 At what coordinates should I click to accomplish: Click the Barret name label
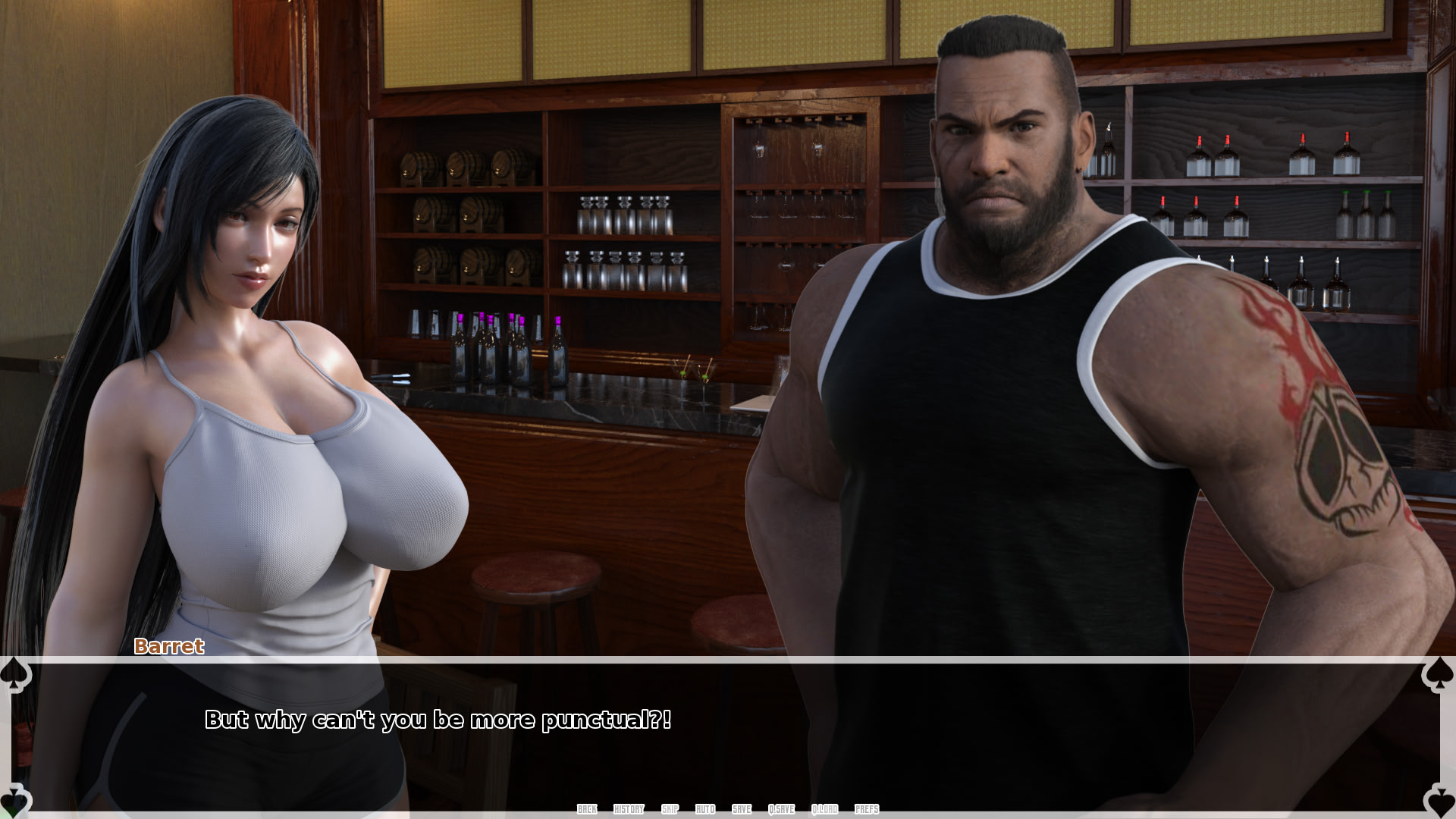click(168, 648)
